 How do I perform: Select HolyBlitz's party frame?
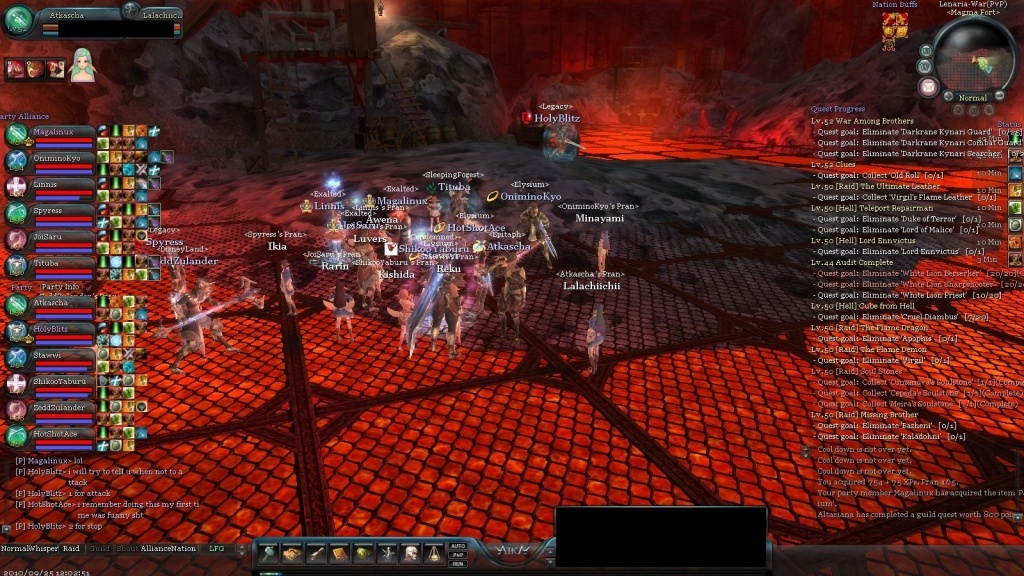point(49,329)
